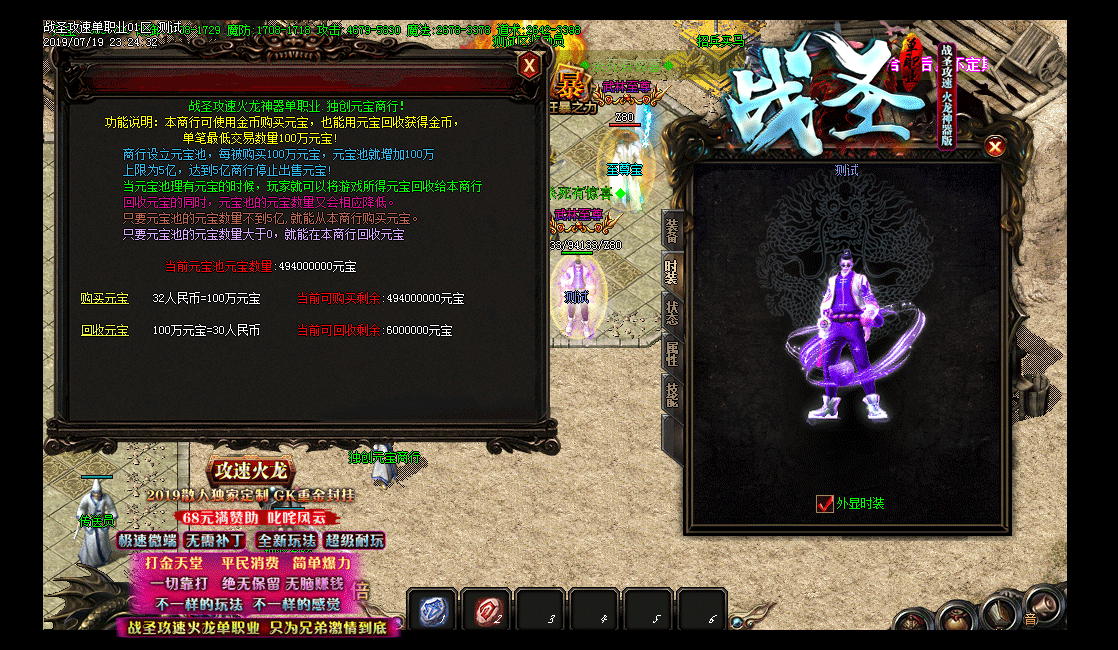The image size is (1118, 650).
Task: Show the 属性 tab
Action: tap(672, 353)
